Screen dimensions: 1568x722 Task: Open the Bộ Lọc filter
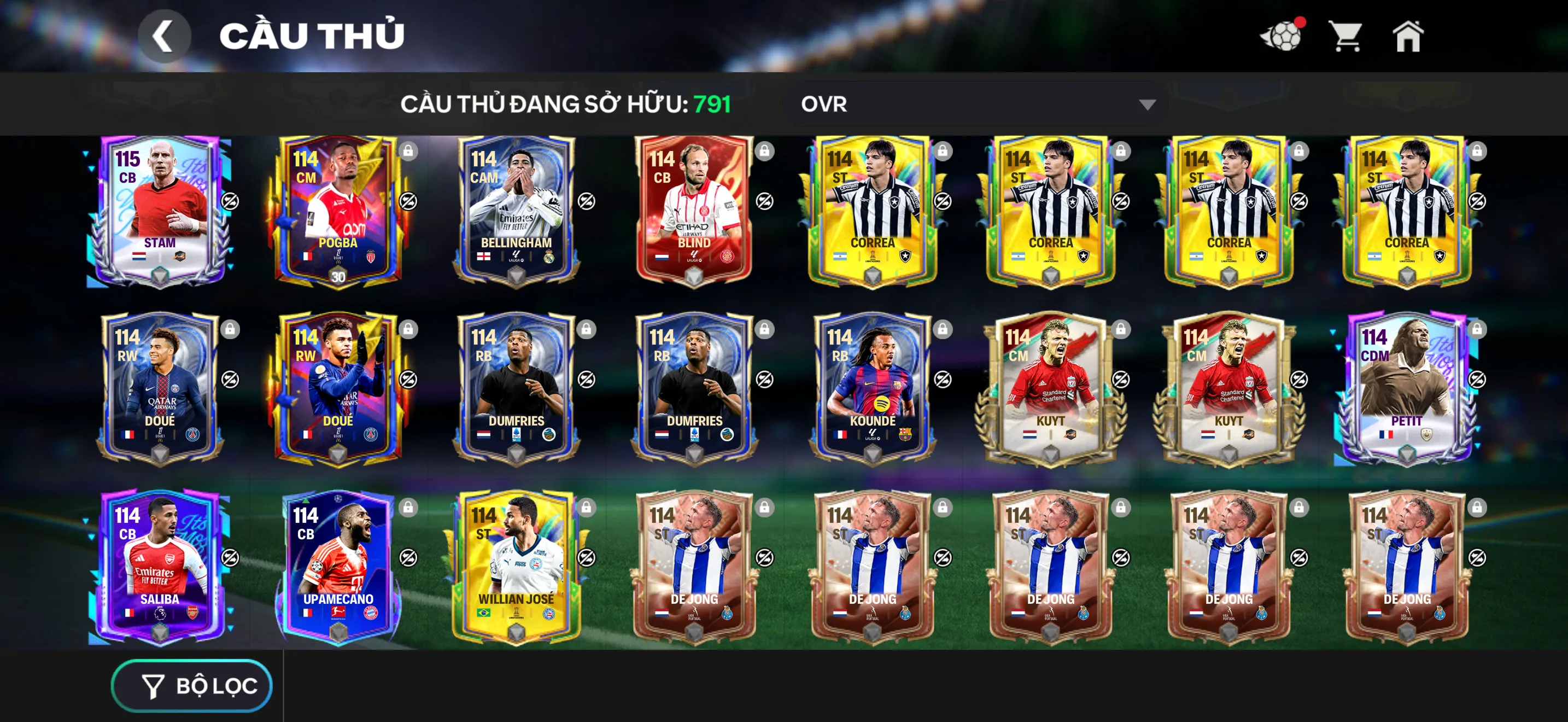(192, 685)
